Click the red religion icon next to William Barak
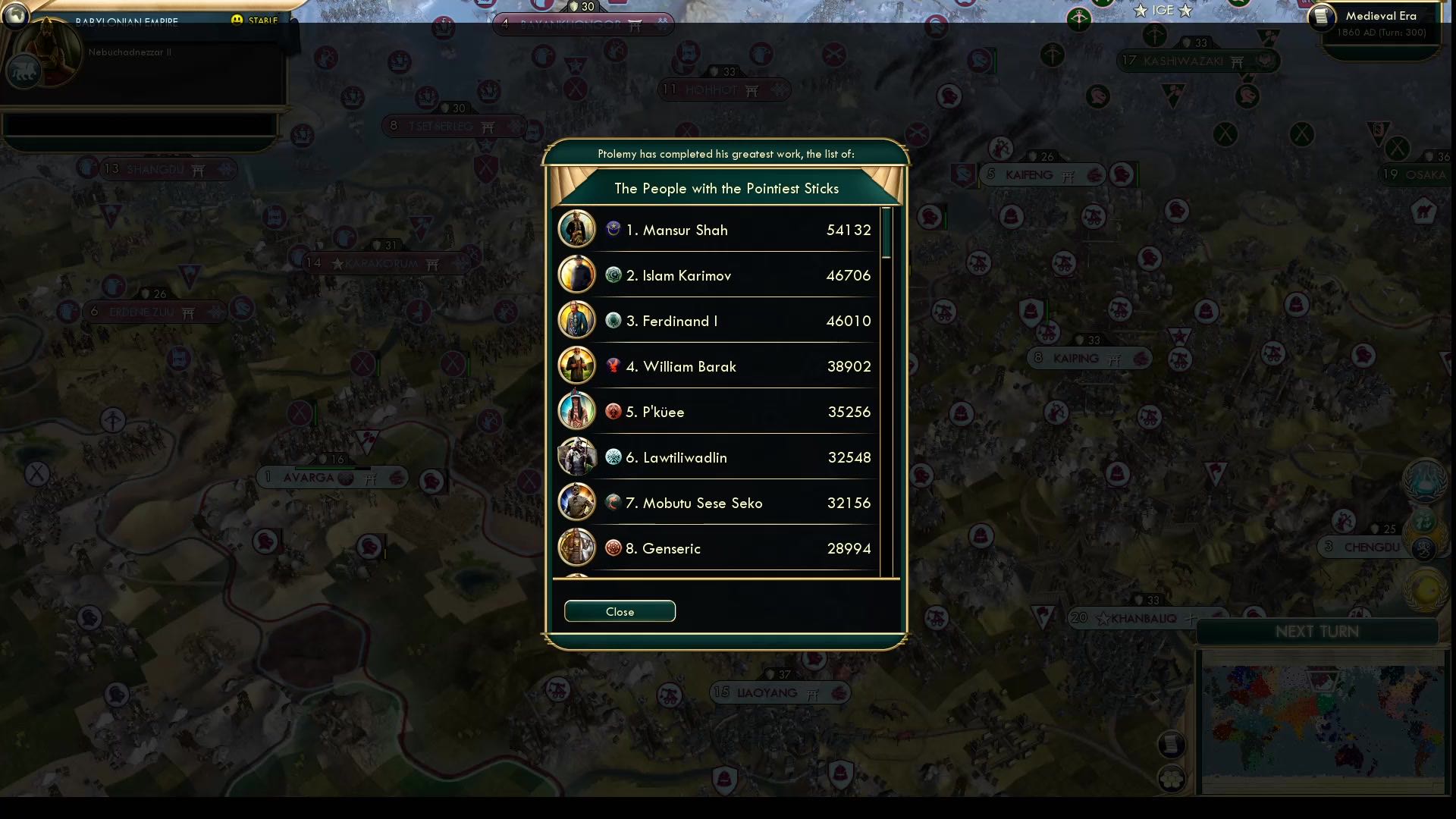 pos(613,366)
